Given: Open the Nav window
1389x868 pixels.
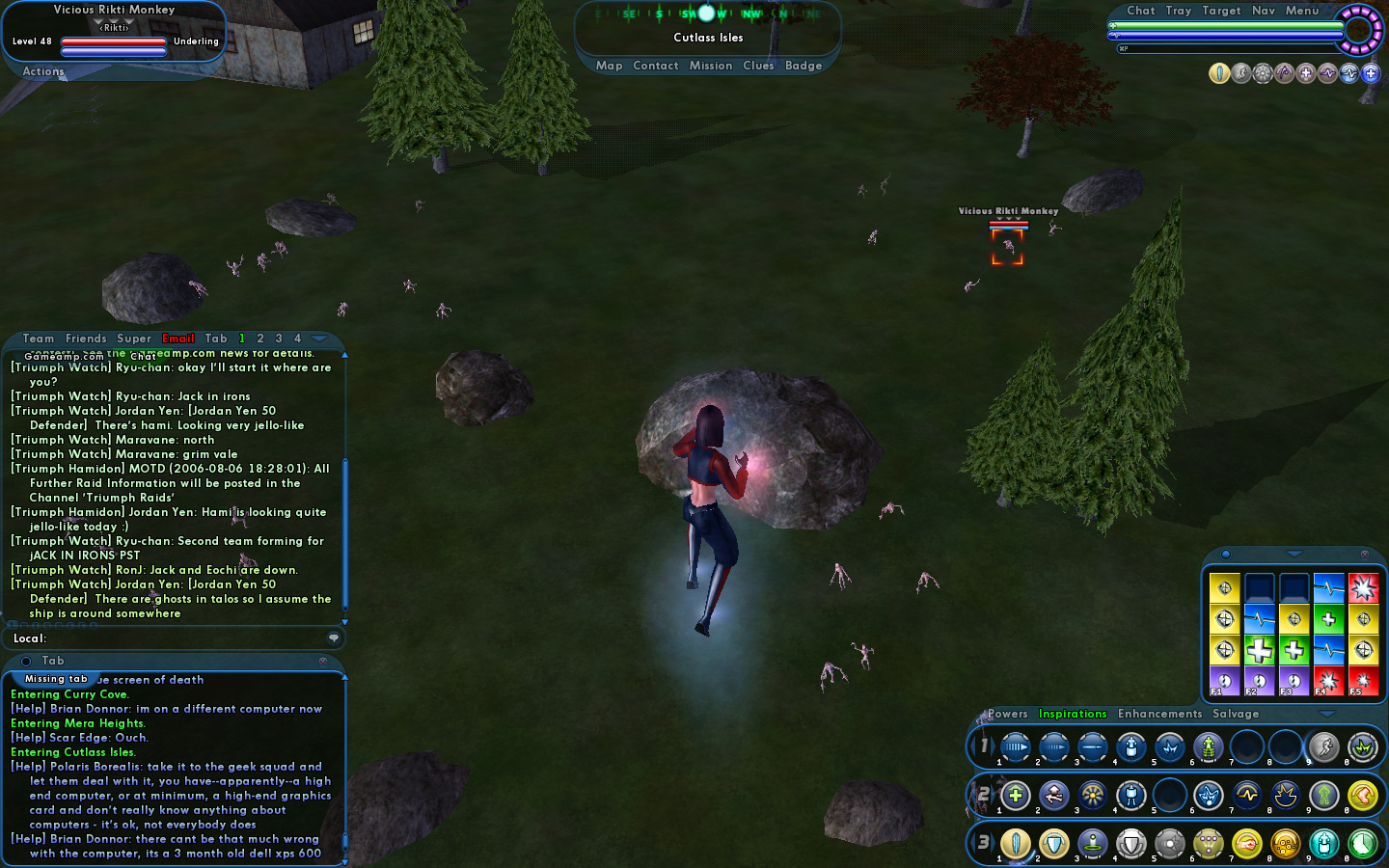Looking at the screenshot, I should click(1264, 11).
